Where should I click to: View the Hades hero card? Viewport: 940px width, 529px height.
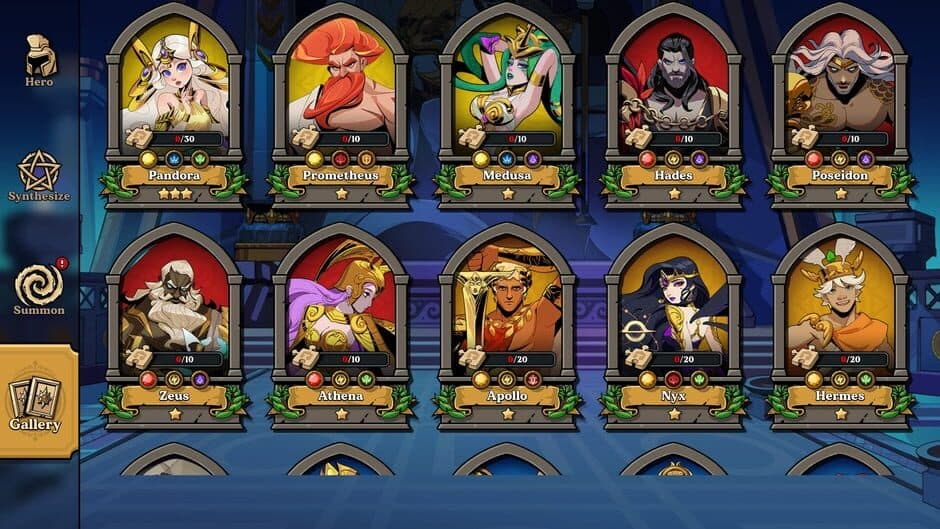[674, 100]
